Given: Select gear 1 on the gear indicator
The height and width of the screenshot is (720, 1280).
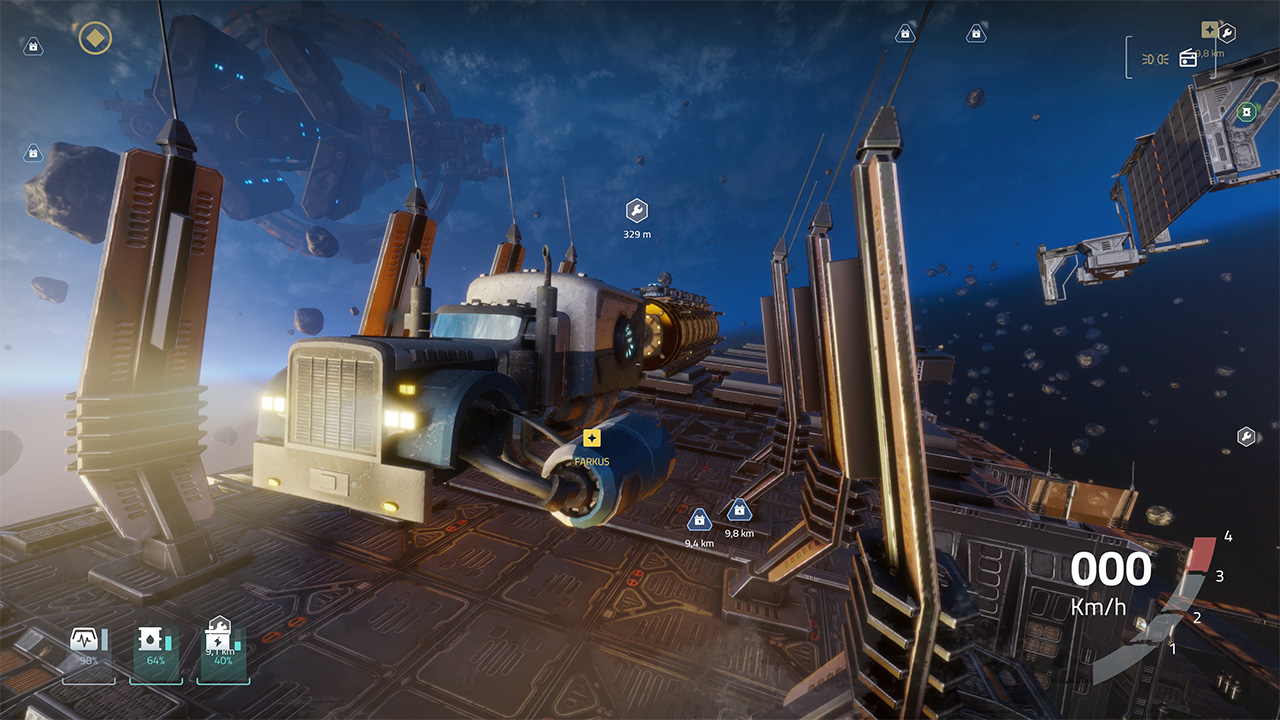Looking at the screenshot, I should (1173, 648).
